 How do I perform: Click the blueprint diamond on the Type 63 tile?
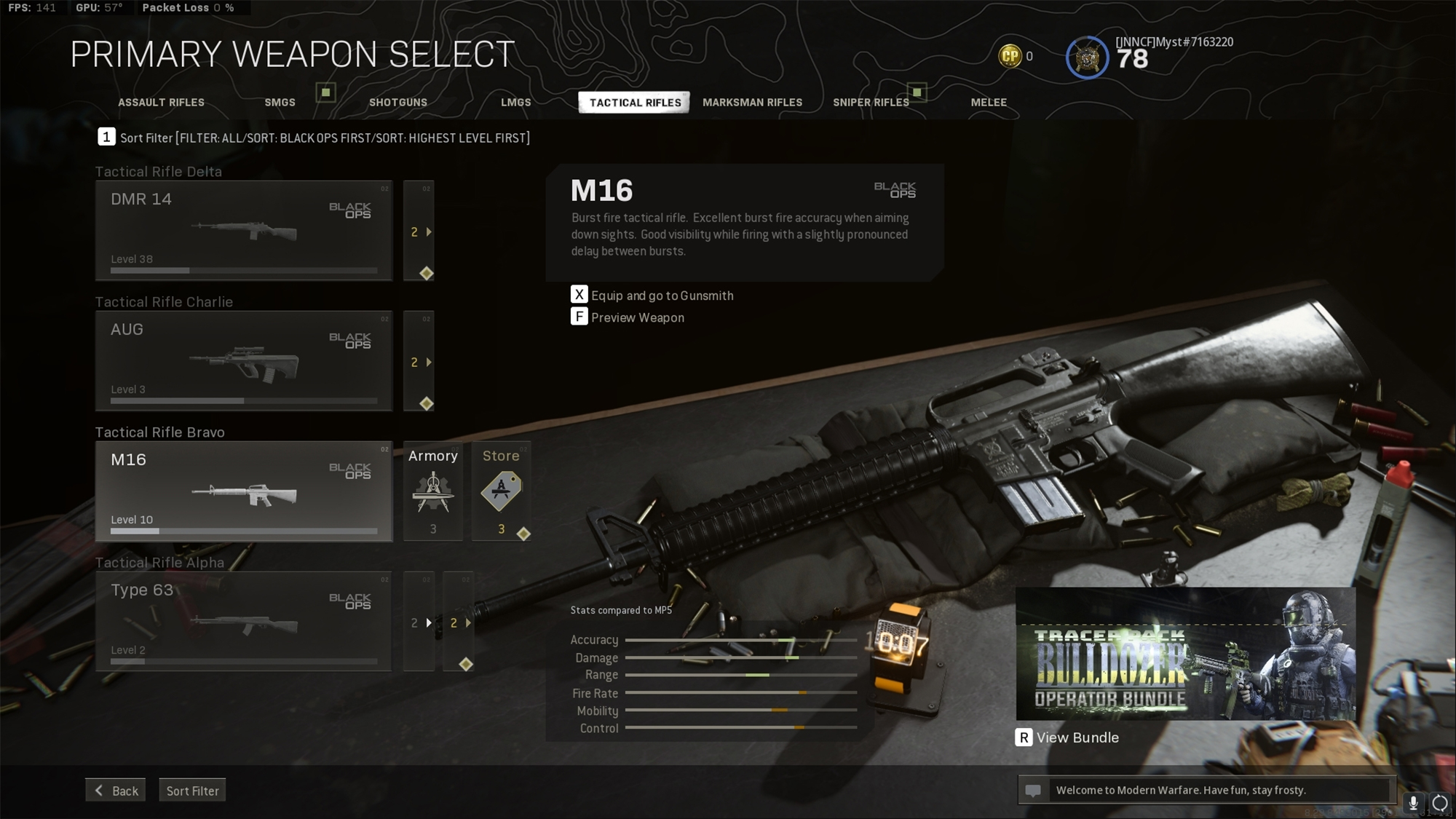466,663
